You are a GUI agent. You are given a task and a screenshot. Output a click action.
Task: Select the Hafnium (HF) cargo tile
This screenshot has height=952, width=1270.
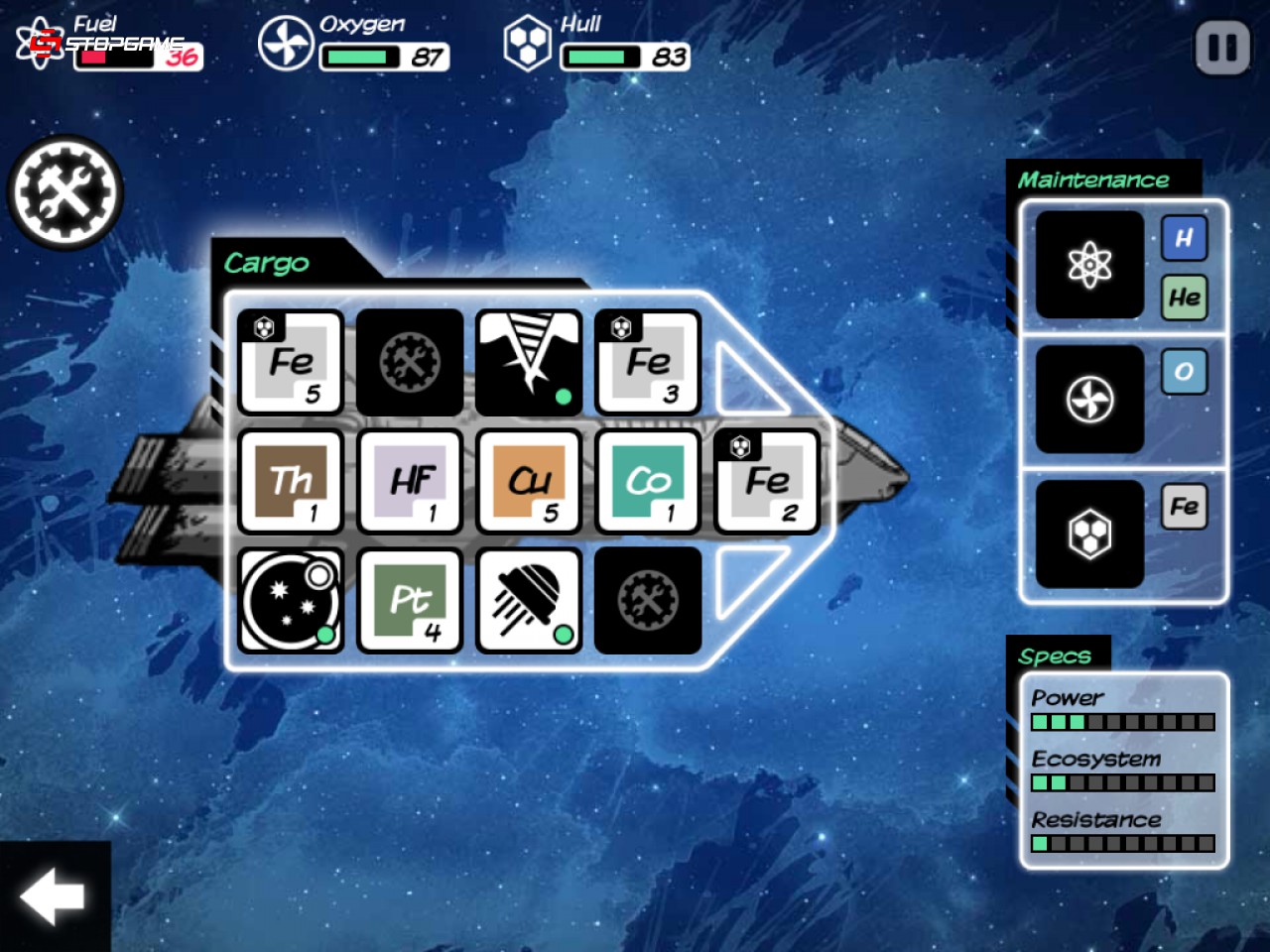coord(410,483)
